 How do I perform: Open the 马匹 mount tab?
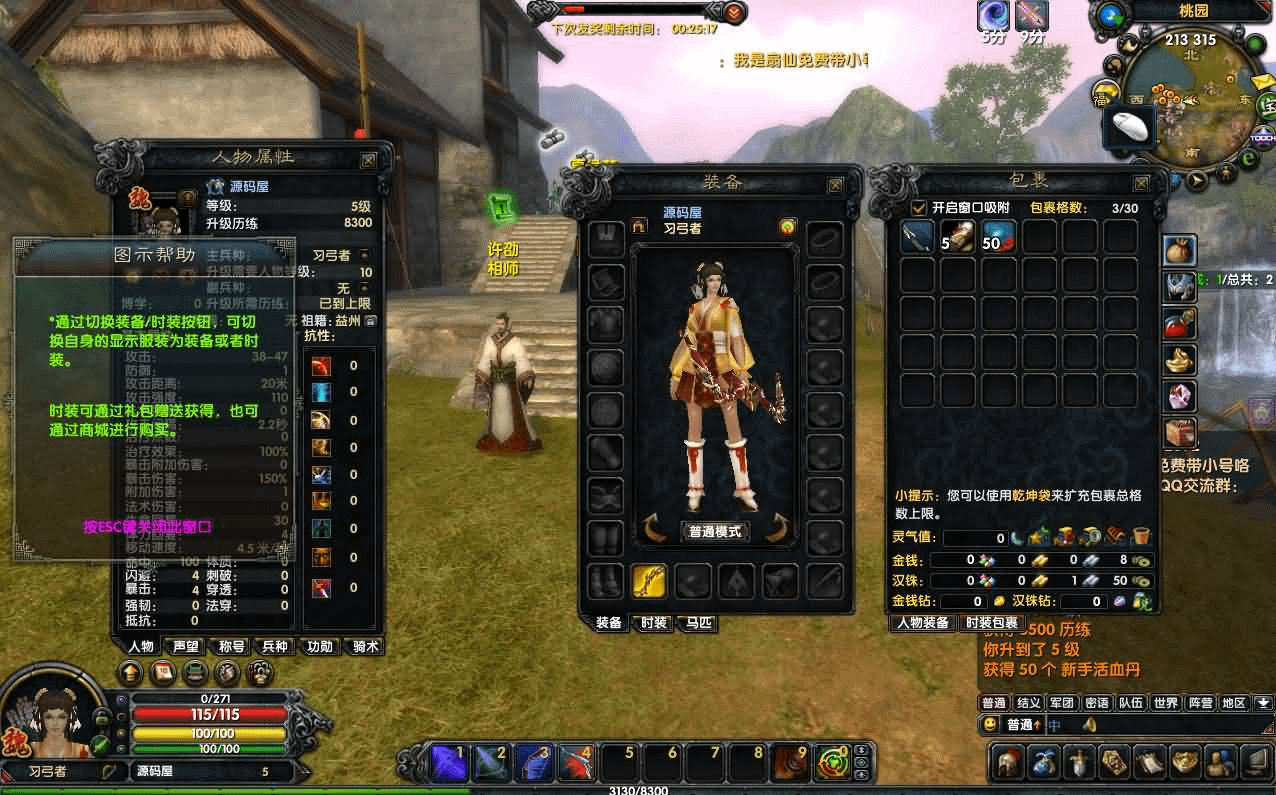pos(699,622)
